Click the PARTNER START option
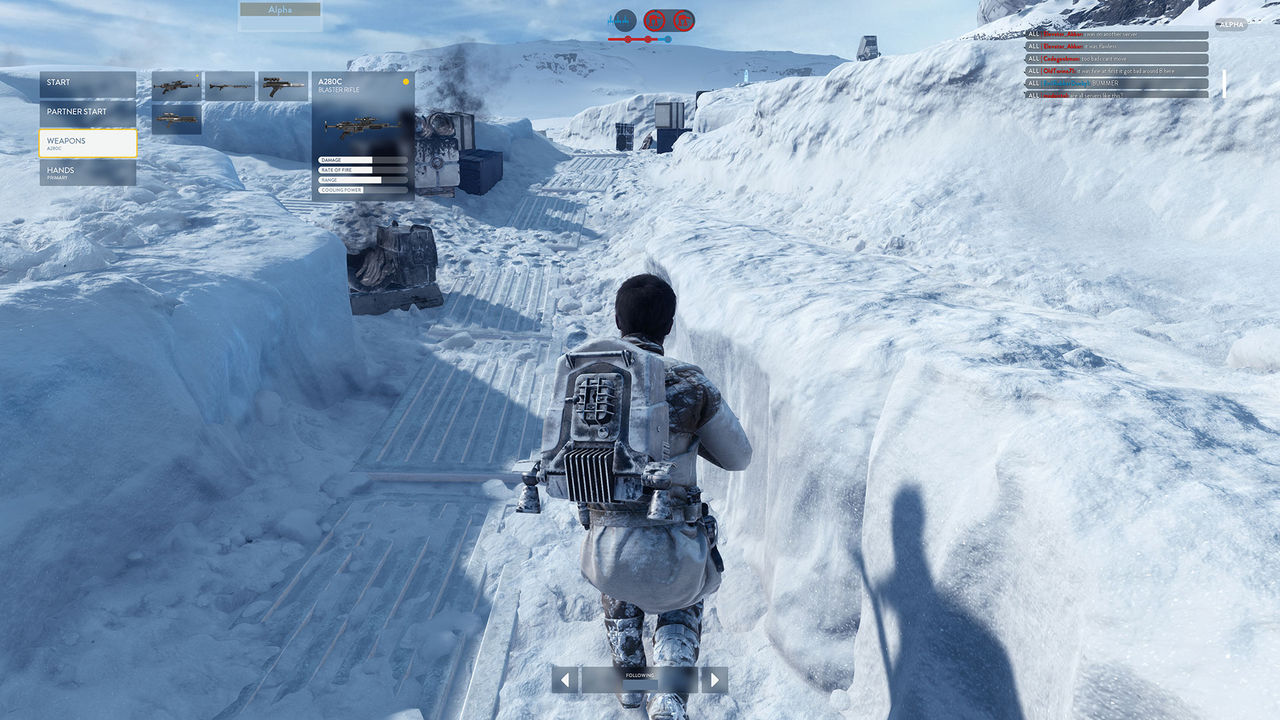Viewport: 1280px width, 720px height. 87,111
